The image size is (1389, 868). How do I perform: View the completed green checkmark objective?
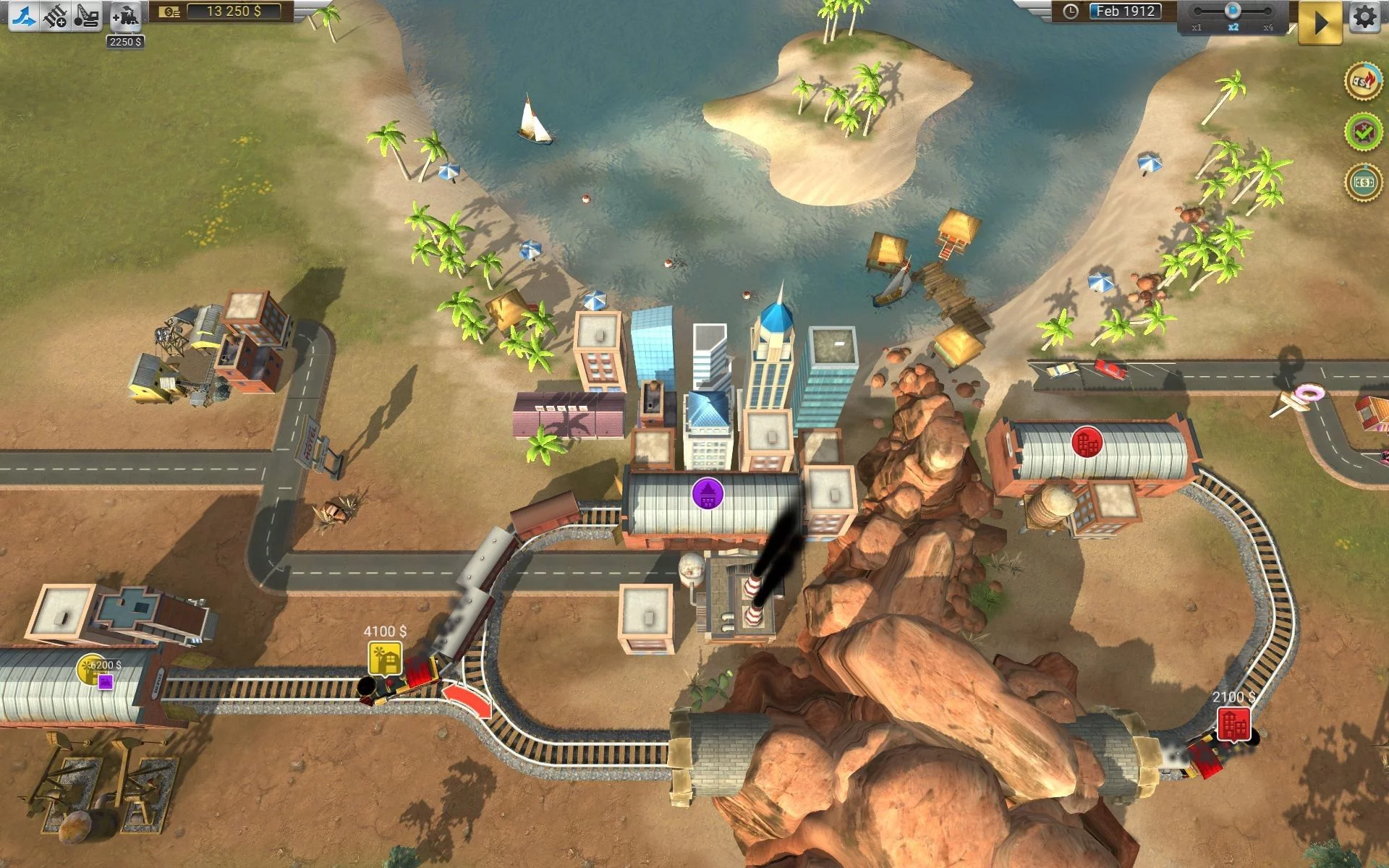1363,132
